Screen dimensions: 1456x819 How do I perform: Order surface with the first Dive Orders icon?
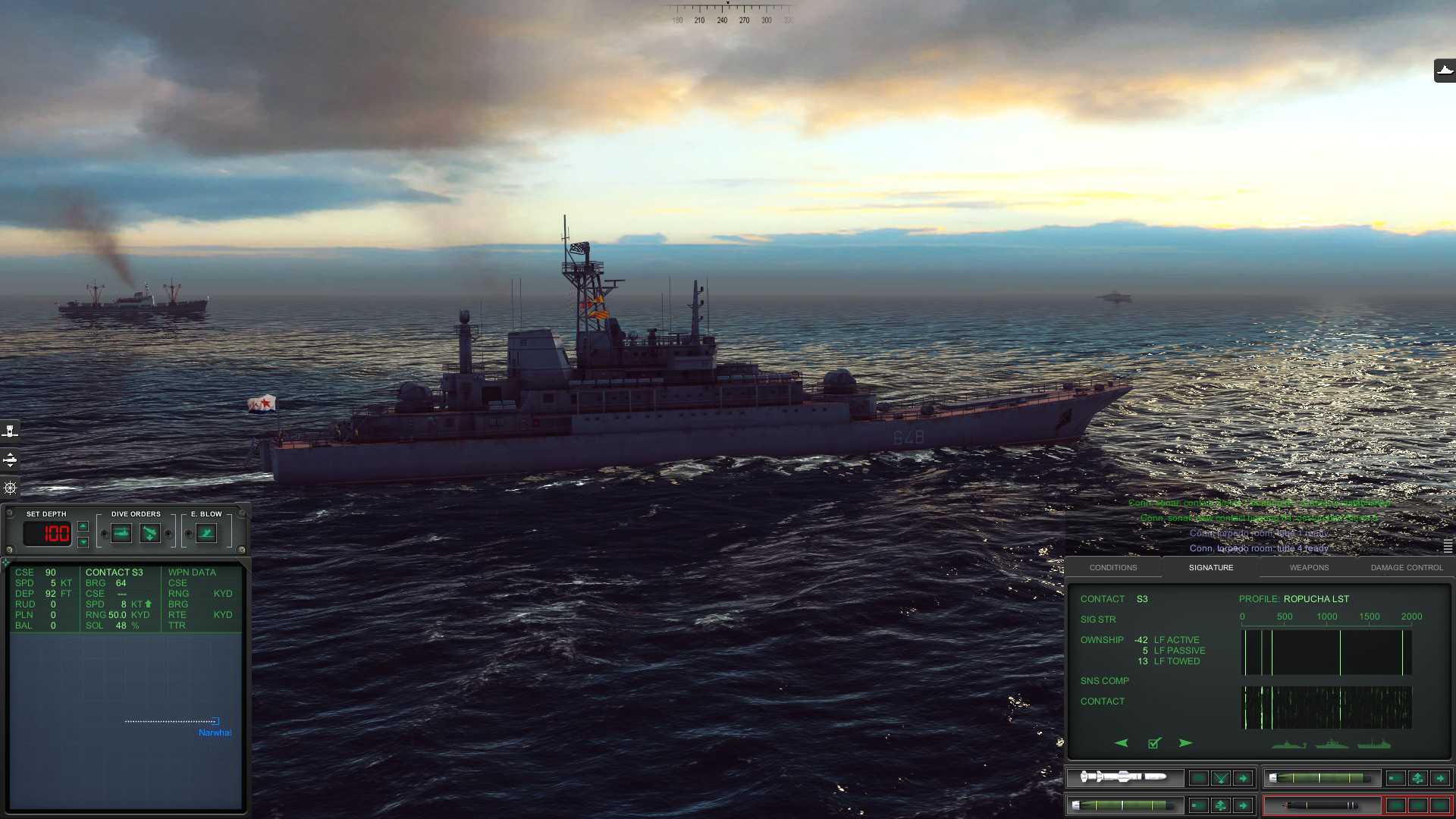[x=121, y=533]
